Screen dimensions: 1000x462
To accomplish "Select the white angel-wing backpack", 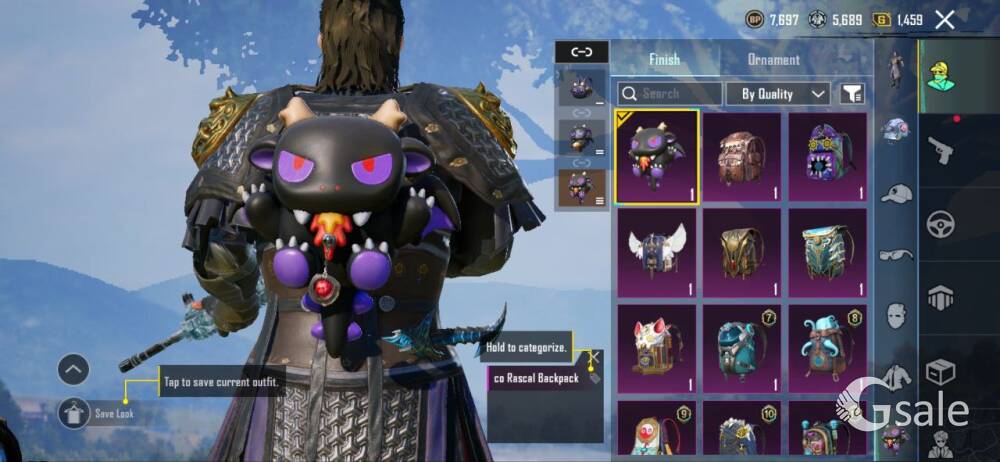I will coord(657,252).
